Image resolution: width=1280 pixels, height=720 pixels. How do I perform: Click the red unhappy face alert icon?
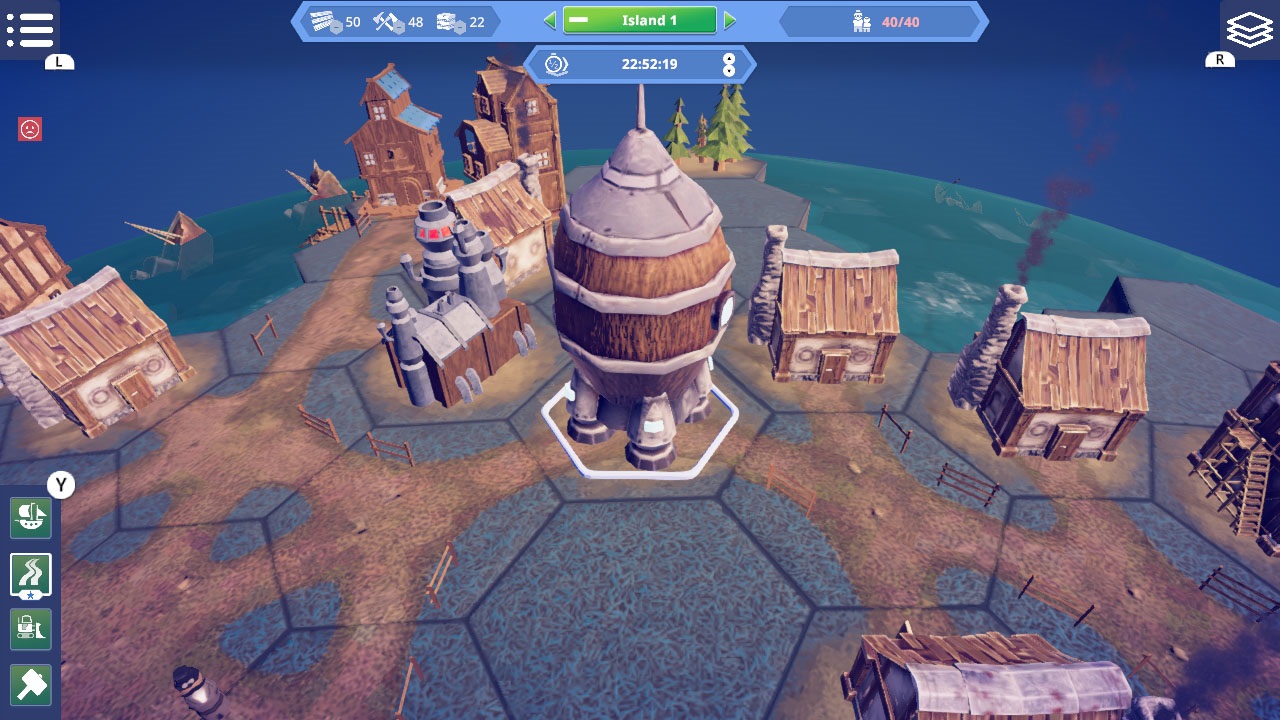30,129
